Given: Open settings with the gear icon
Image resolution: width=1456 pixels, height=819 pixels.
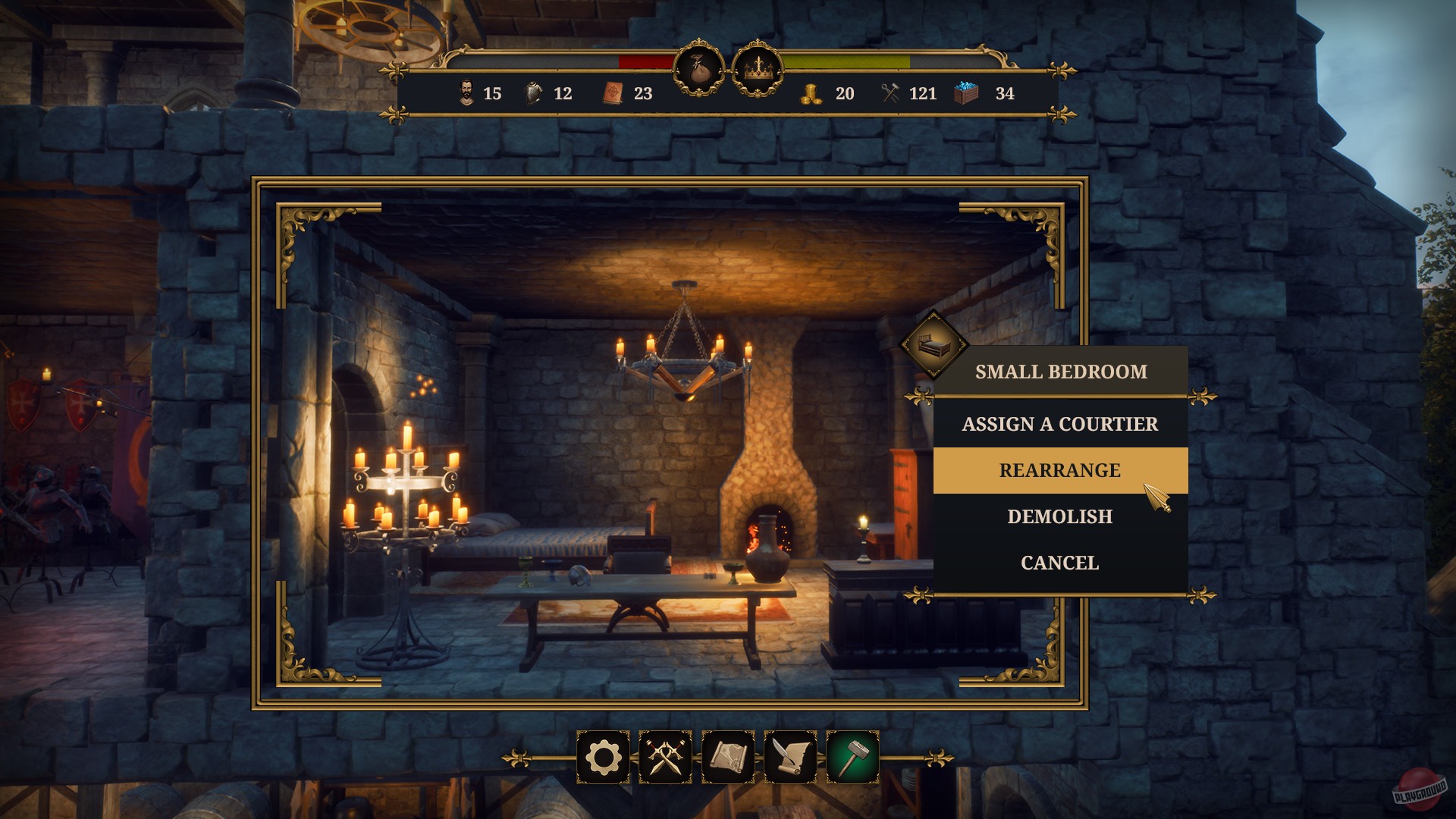Looking at the screenshot, I should click(604, 757).
